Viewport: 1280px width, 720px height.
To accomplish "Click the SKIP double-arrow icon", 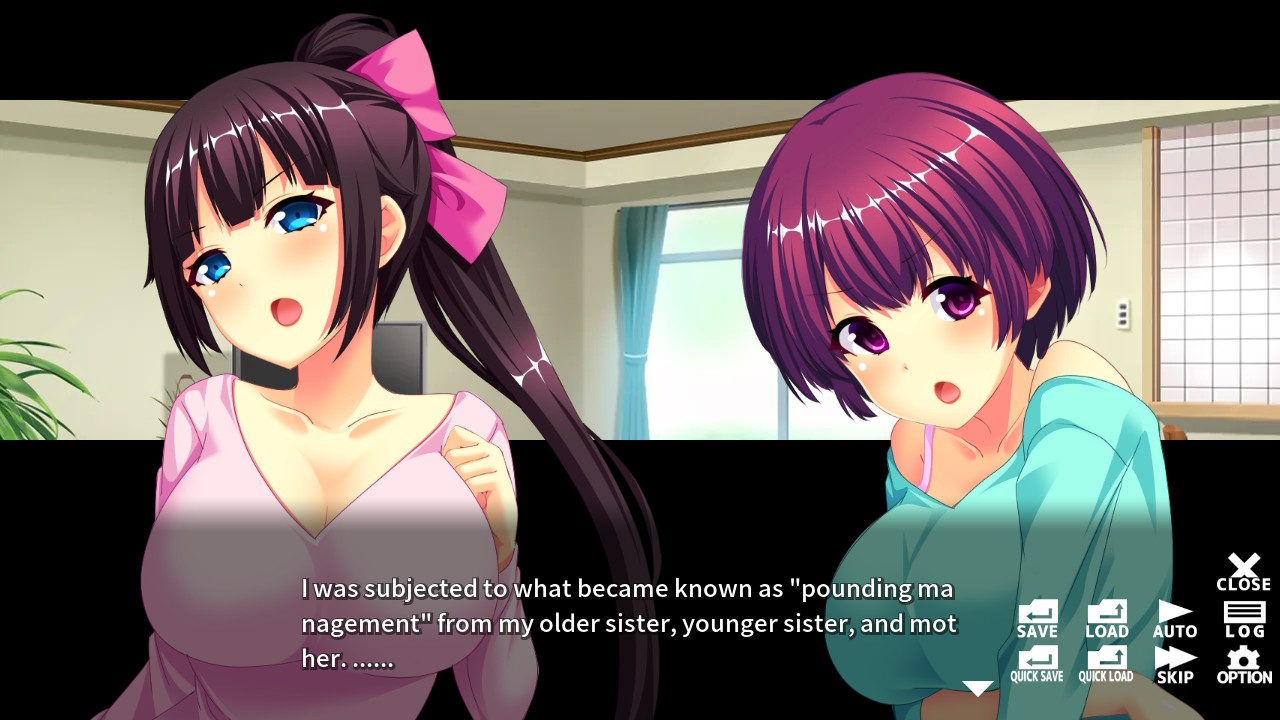I will pyautogui.click(x=1175, y=658).
